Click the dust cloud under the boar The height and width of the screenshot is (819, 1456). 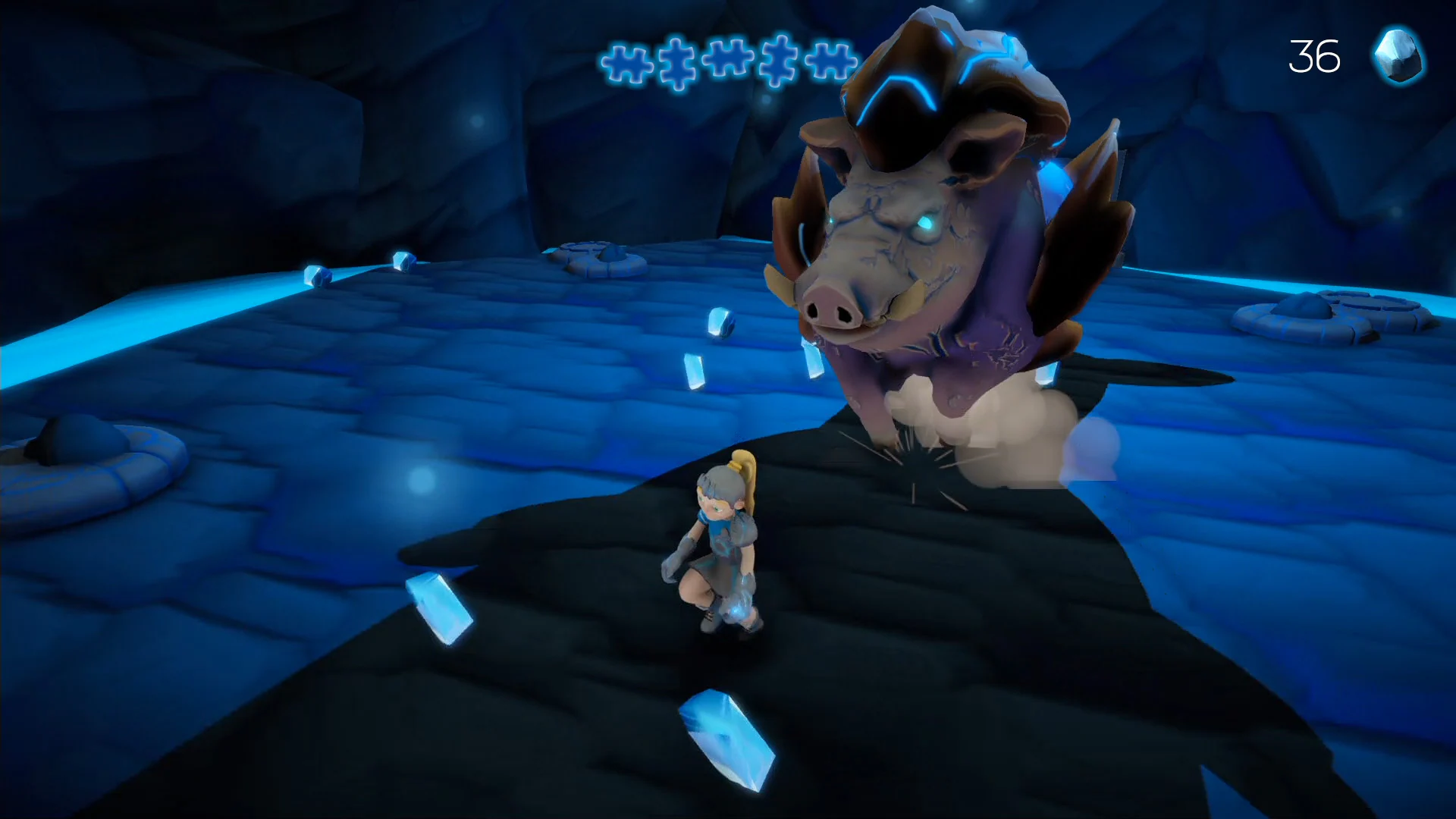(x=986, y=421)
